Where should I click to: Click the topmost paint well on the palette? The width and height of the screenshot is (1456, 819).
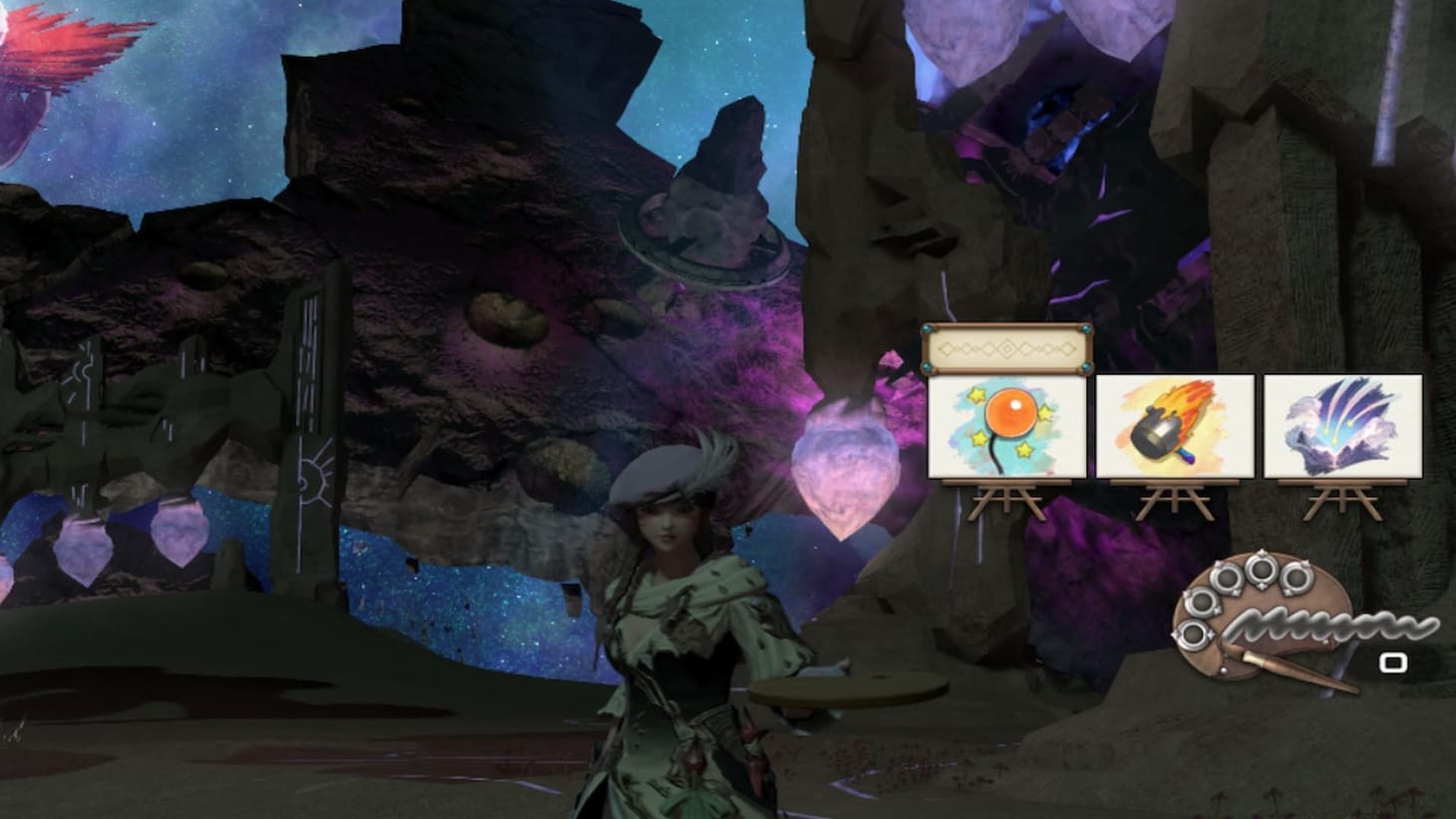click(x=1262, y=571)
